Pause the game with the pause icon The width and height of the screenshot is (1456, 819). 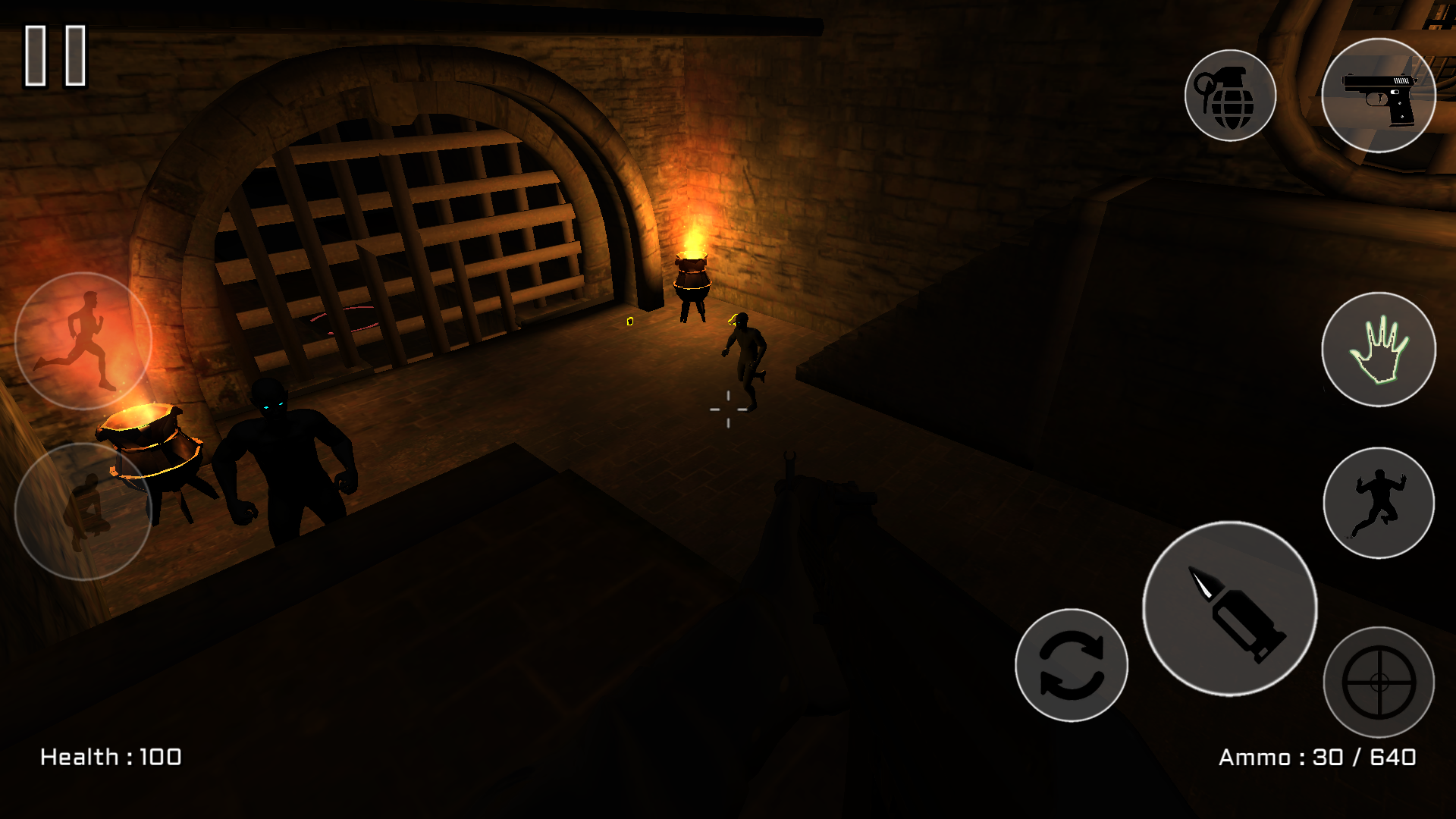point(53,55)
